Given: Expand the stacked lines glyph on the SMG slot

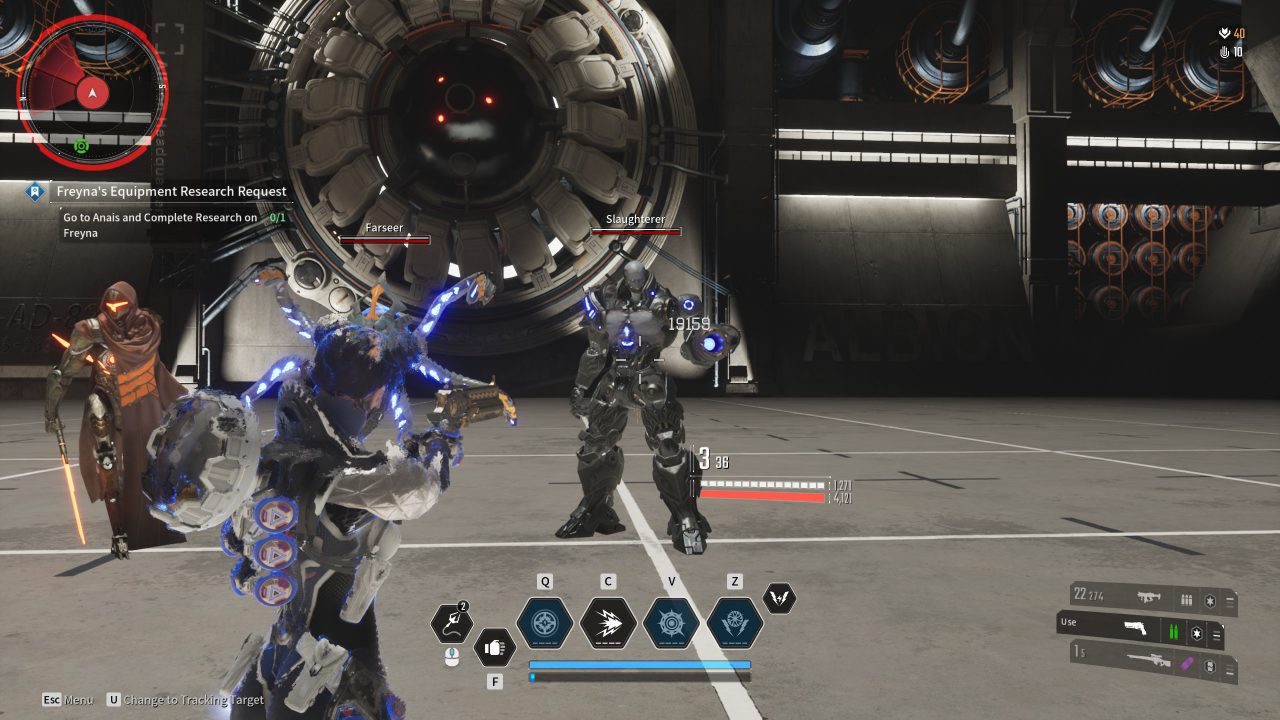Looking at the screenshot, I should [x=1229, y=600].
